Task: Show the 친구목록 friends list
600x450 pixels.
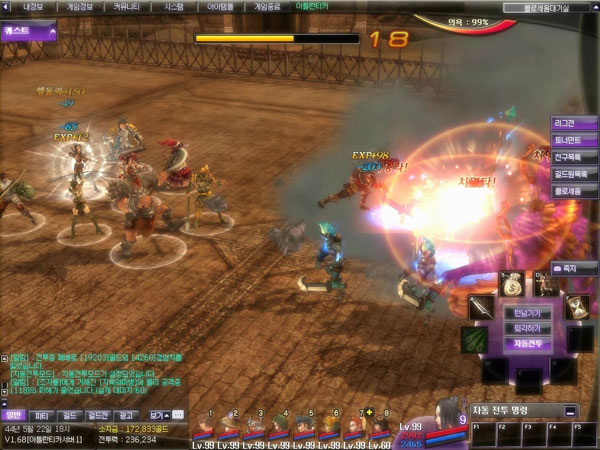Action: point(573,157)
